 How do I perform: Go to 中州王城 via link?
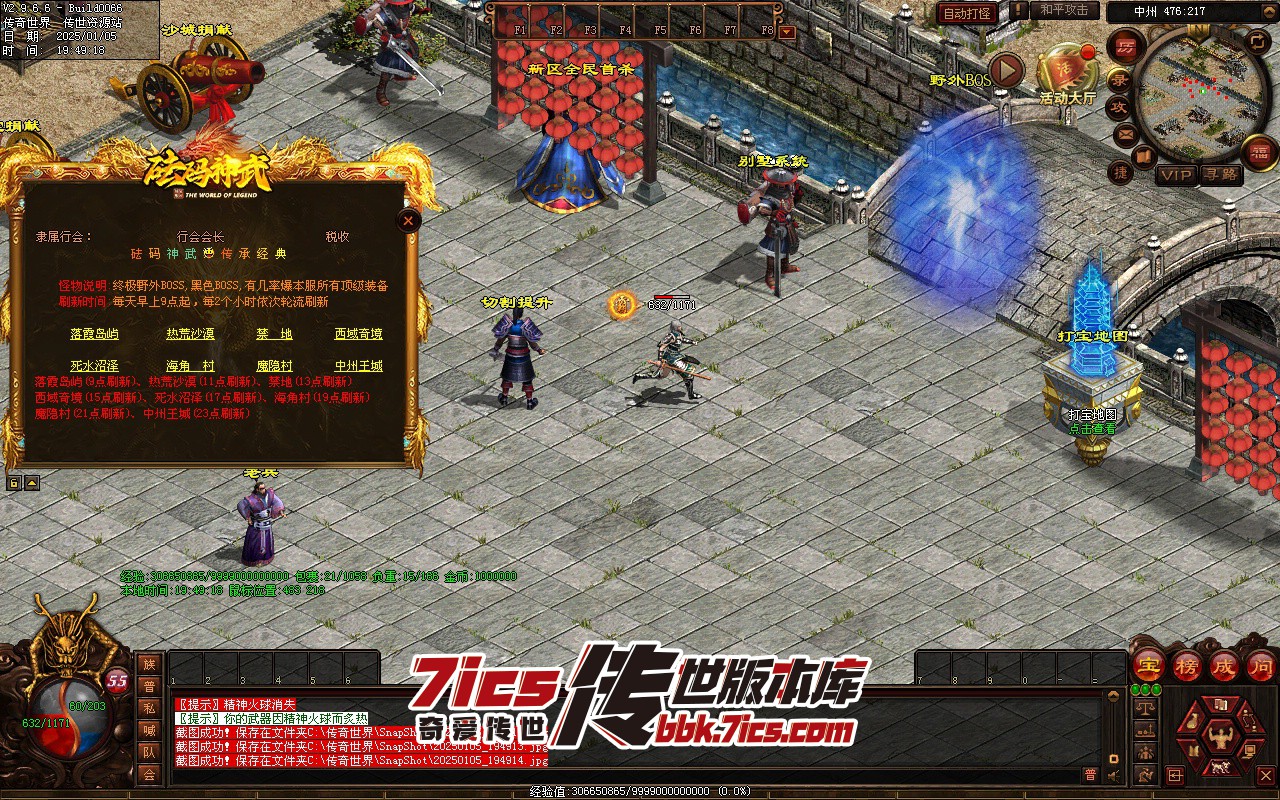(x=358, y=366)
